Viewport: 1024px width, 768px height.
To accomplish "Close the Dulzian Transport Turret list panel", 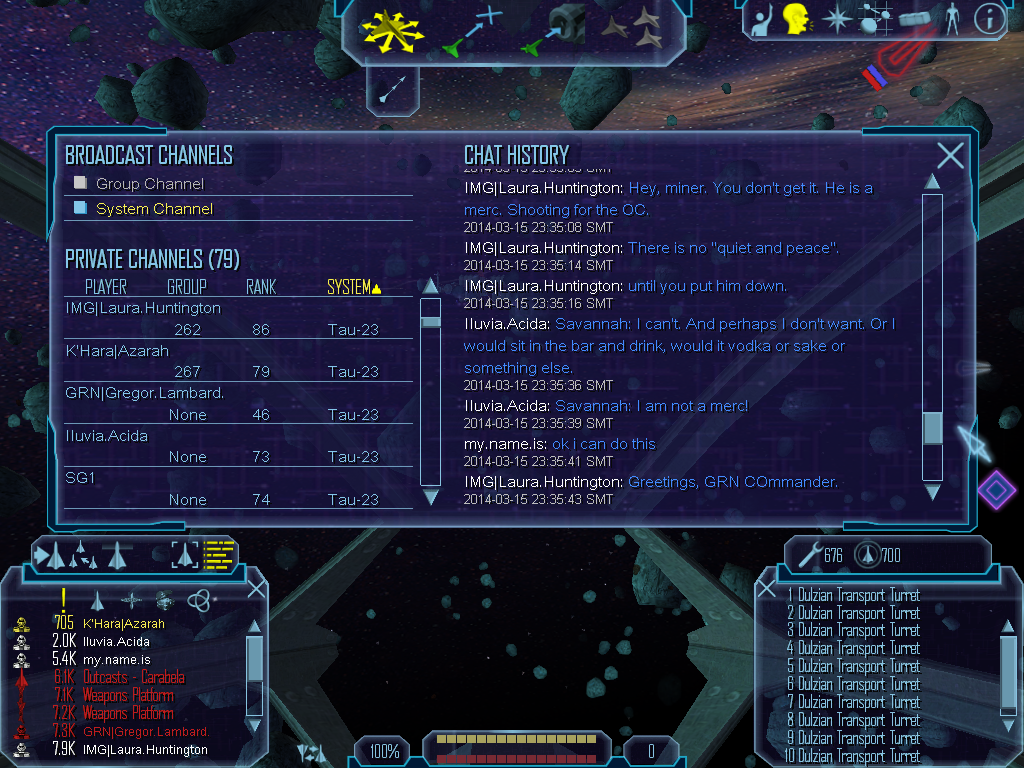I will pos(768,589).
